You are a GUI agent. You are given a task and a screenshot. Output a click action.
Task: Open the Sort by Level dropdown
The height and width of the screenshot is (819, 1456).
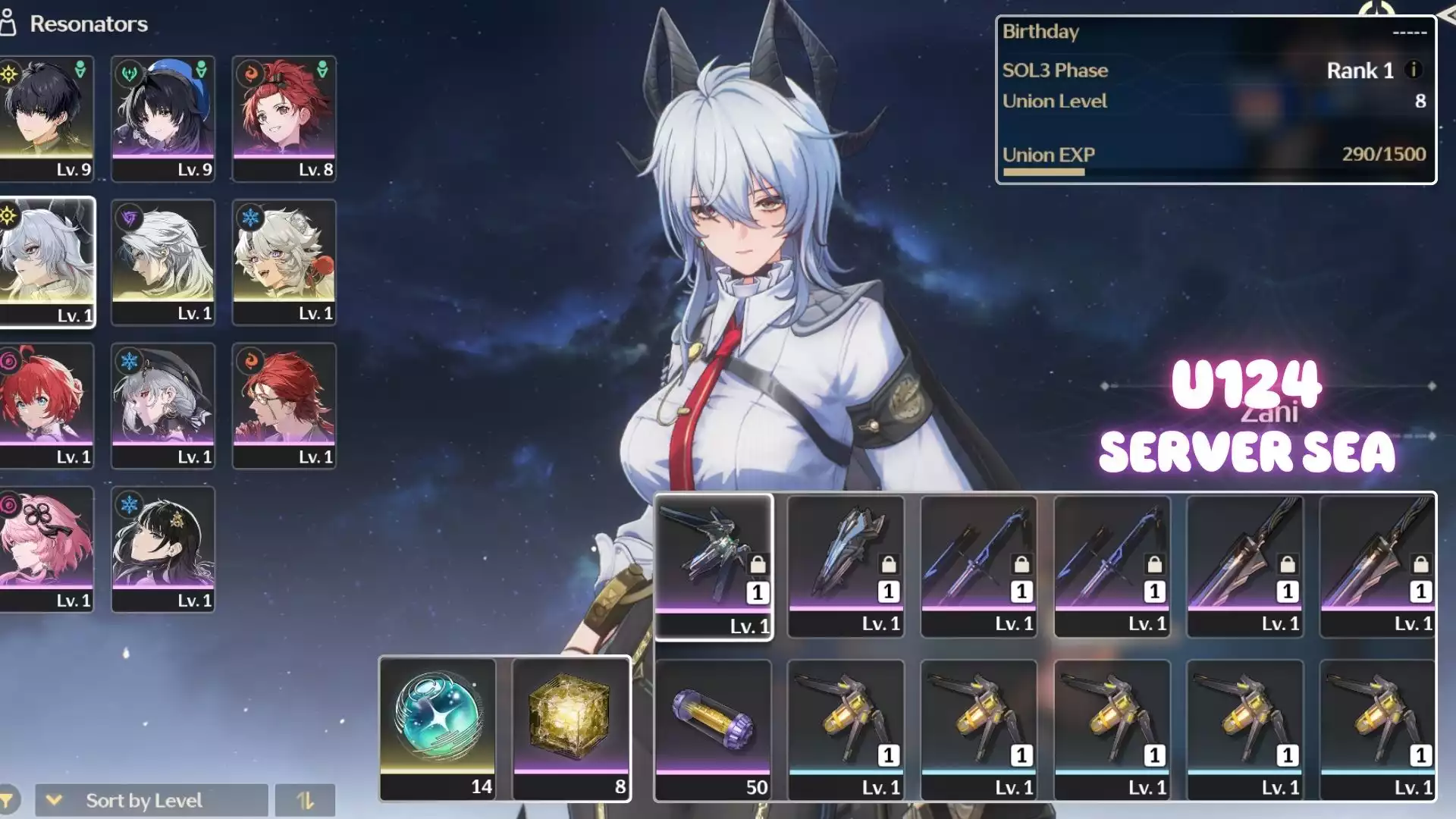[152, 800]
